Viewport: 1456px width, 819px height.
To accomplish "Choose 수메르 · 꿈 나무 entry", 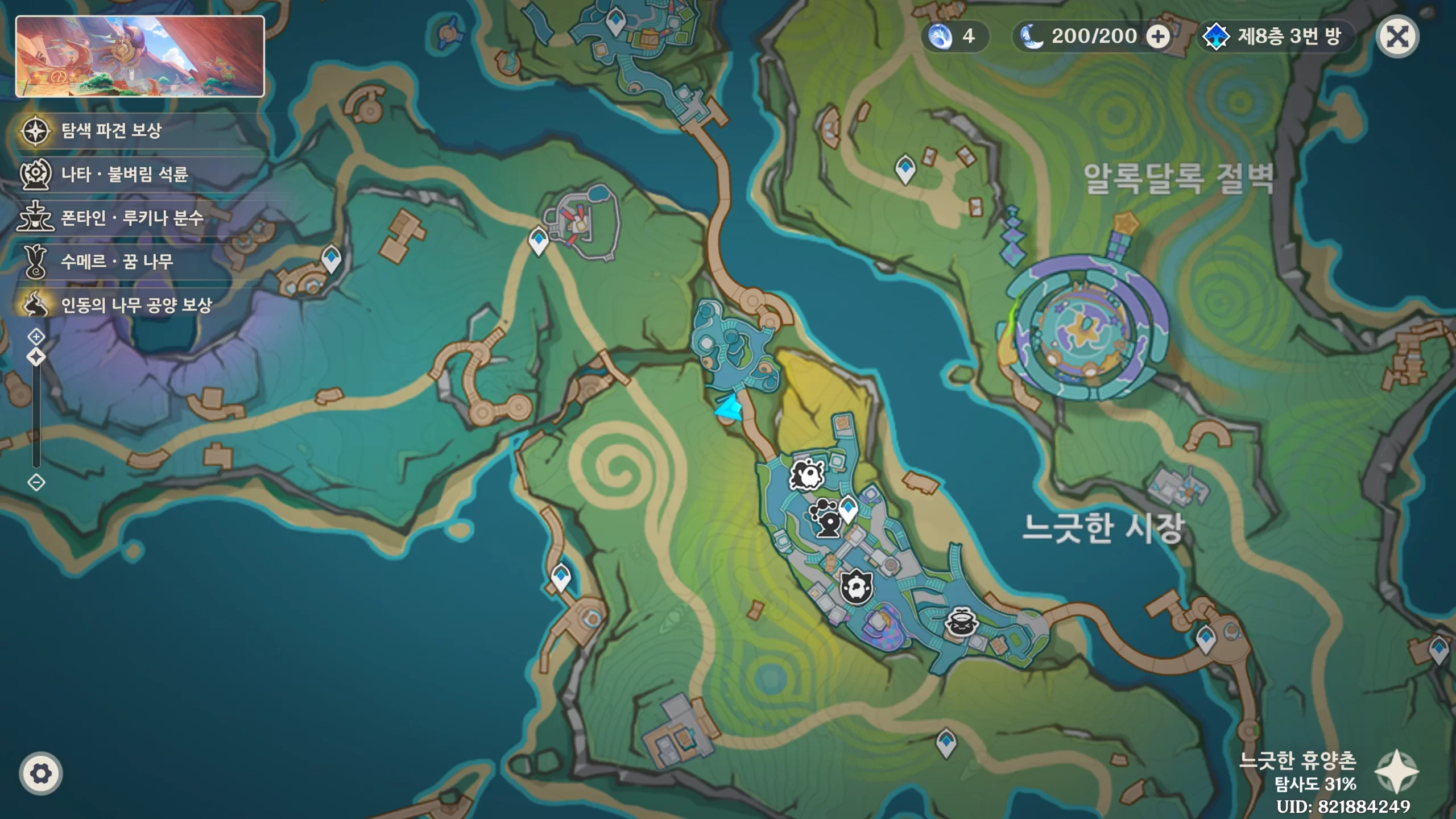I will pos(117,262).
